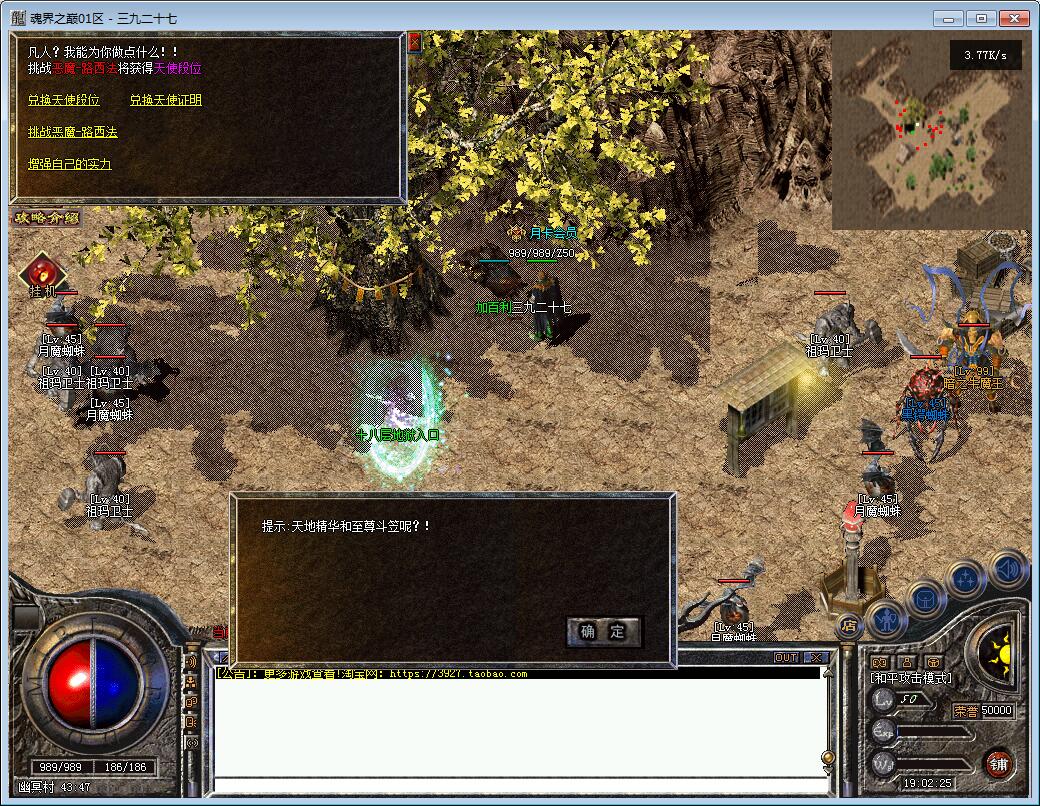Open the skills sparkle round icon
This screenshot has height=806, width=1040.
(x=967, y=579)
